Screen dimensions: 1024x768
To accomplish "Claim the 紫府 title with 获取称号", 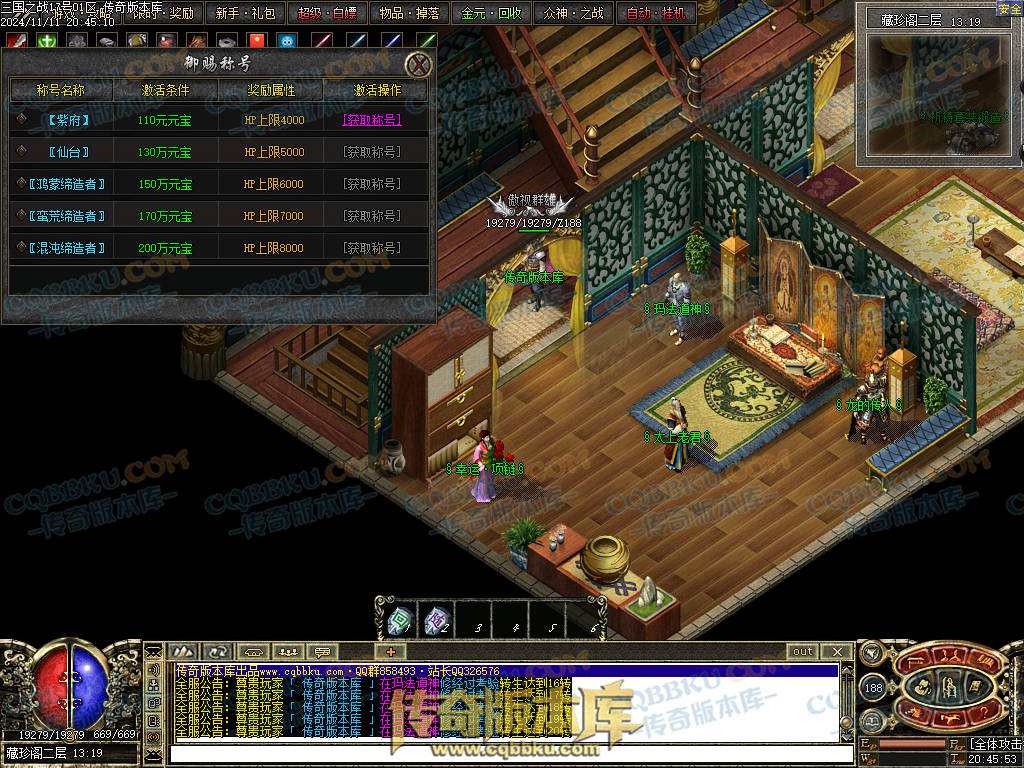I will click(x=372, y=120).
